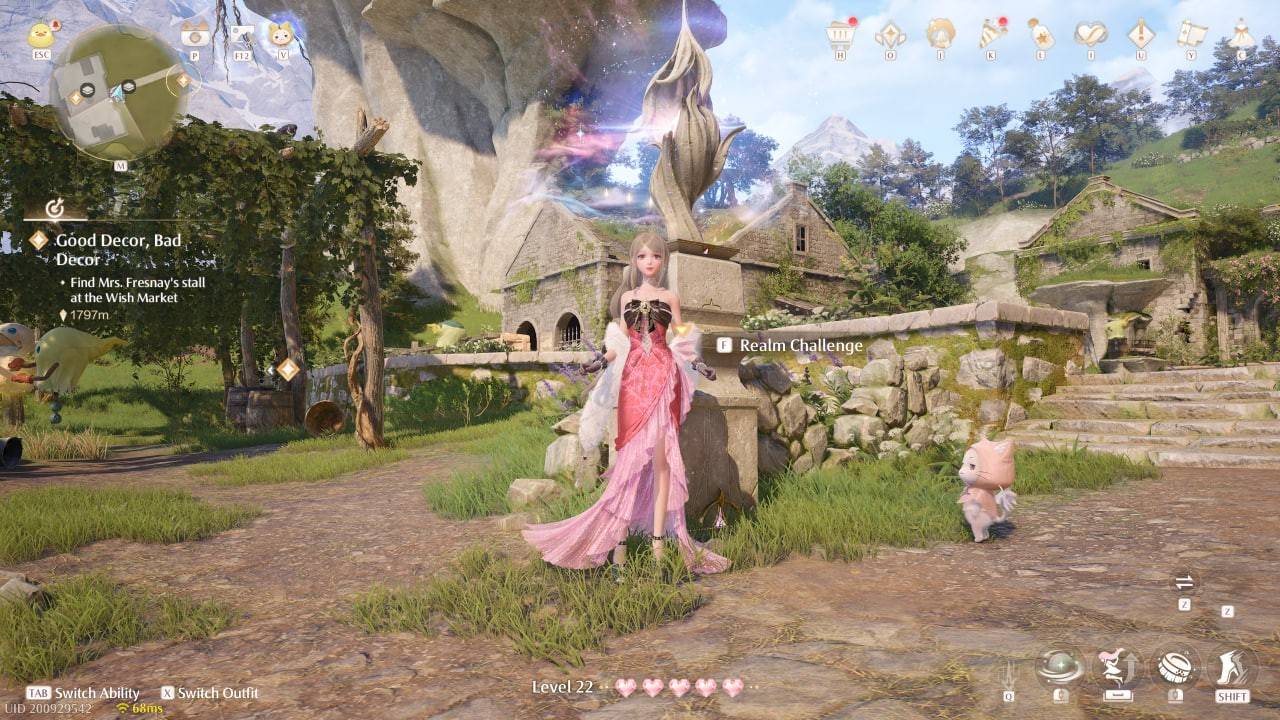
Task: Use the grooming brush ability
Action: (x=1174, y=666)
